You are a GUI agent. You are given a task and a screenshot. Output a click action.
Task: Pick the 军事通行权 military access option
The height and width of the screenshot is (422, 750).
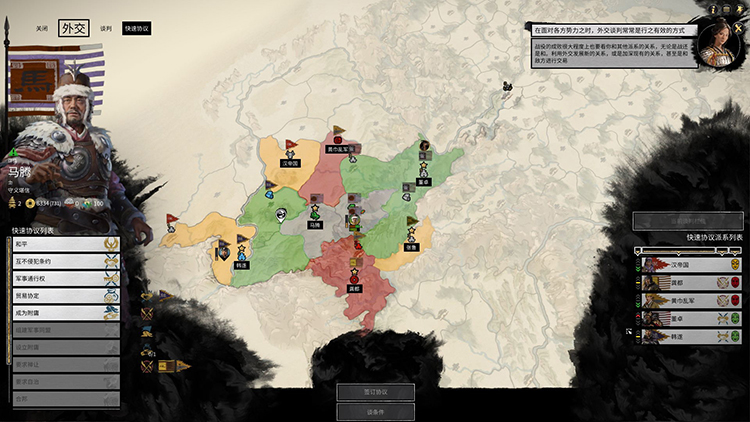pos(59,277)
